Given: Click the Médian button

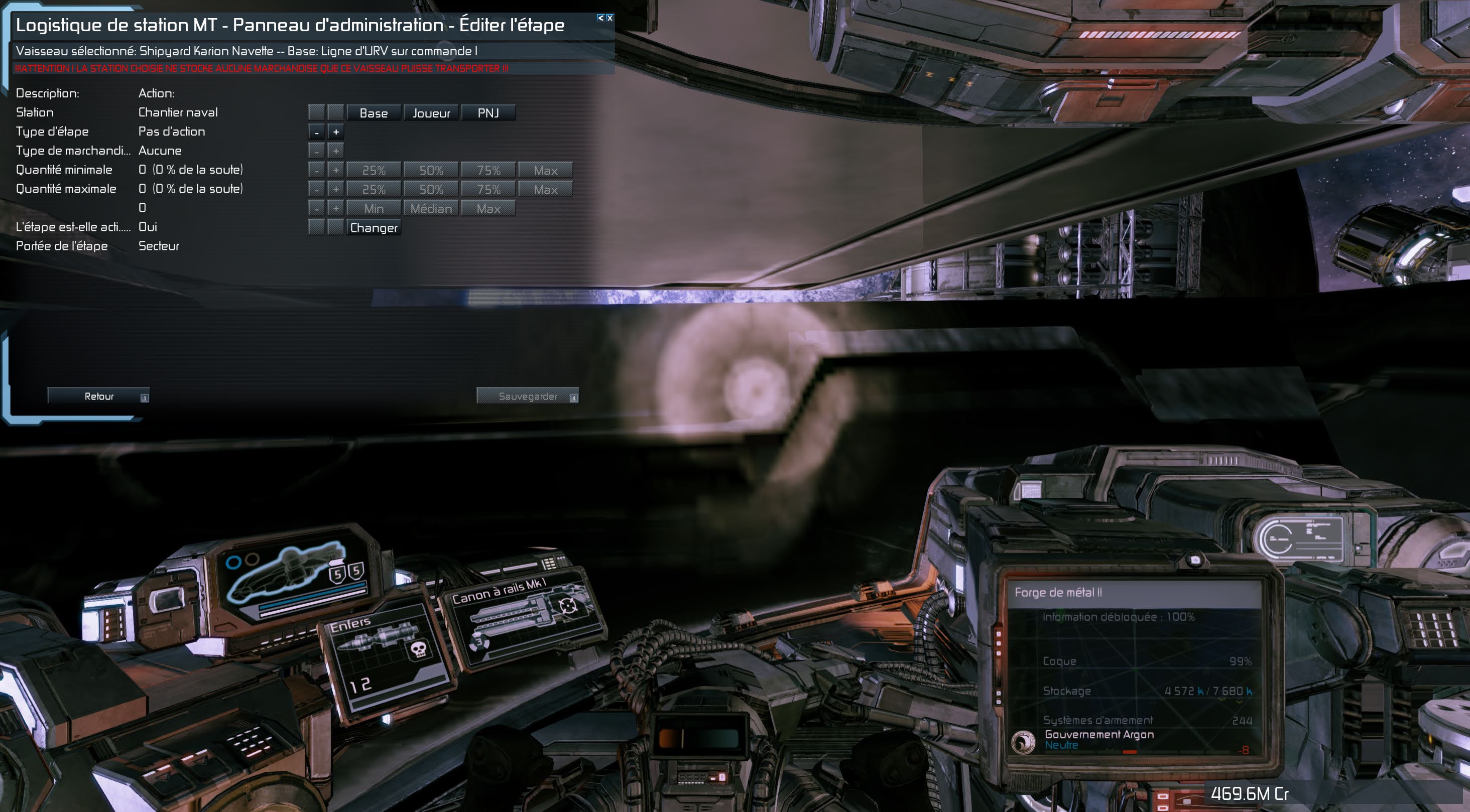Looking at the screenshot, I should pos(431,209).
